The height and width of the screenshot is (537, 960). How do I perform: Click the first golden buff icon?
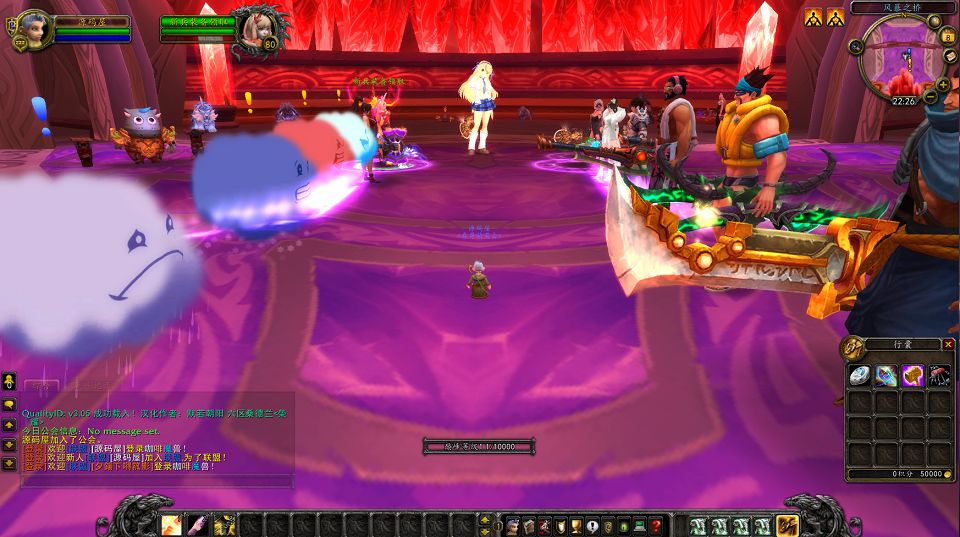tap(814, 17)
